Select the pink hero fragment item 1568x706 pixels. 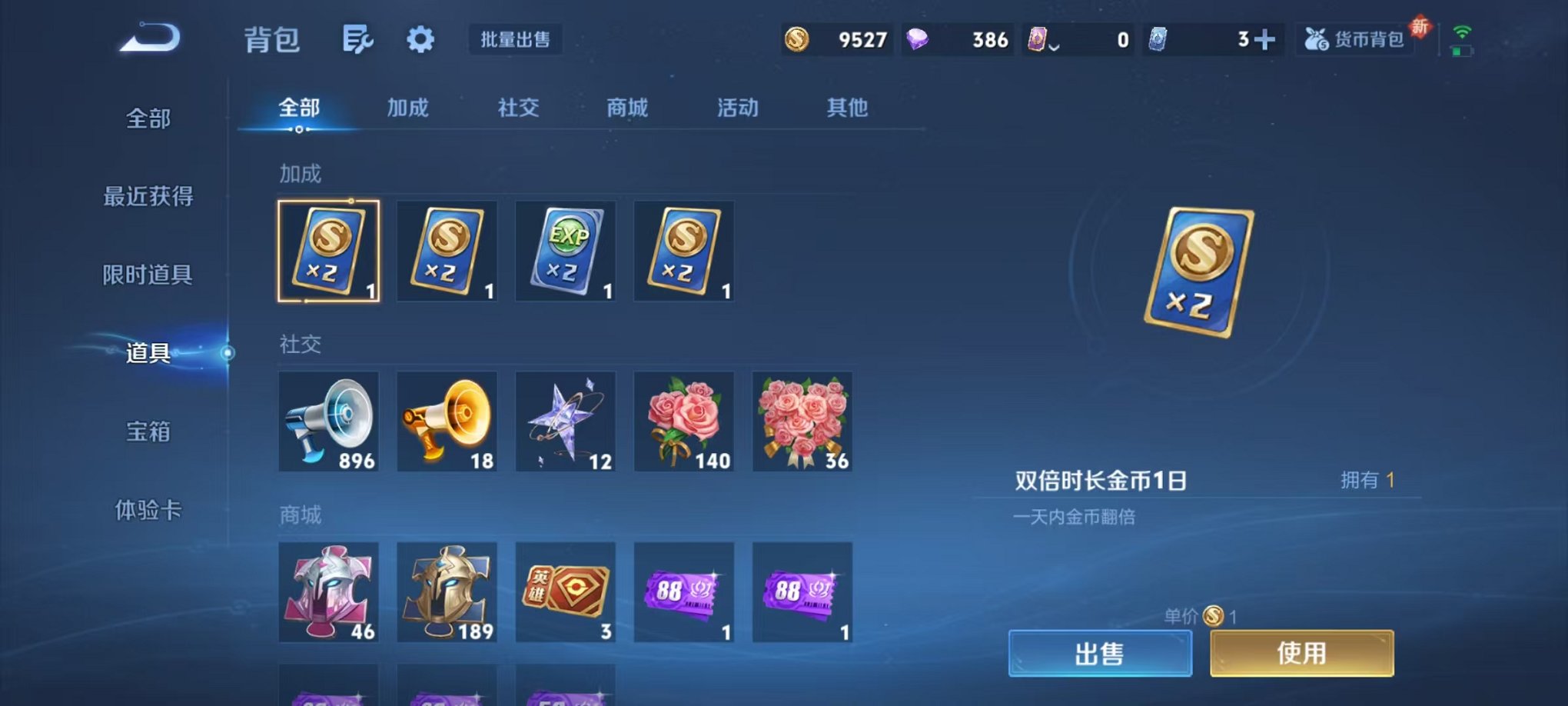[329, 592]
